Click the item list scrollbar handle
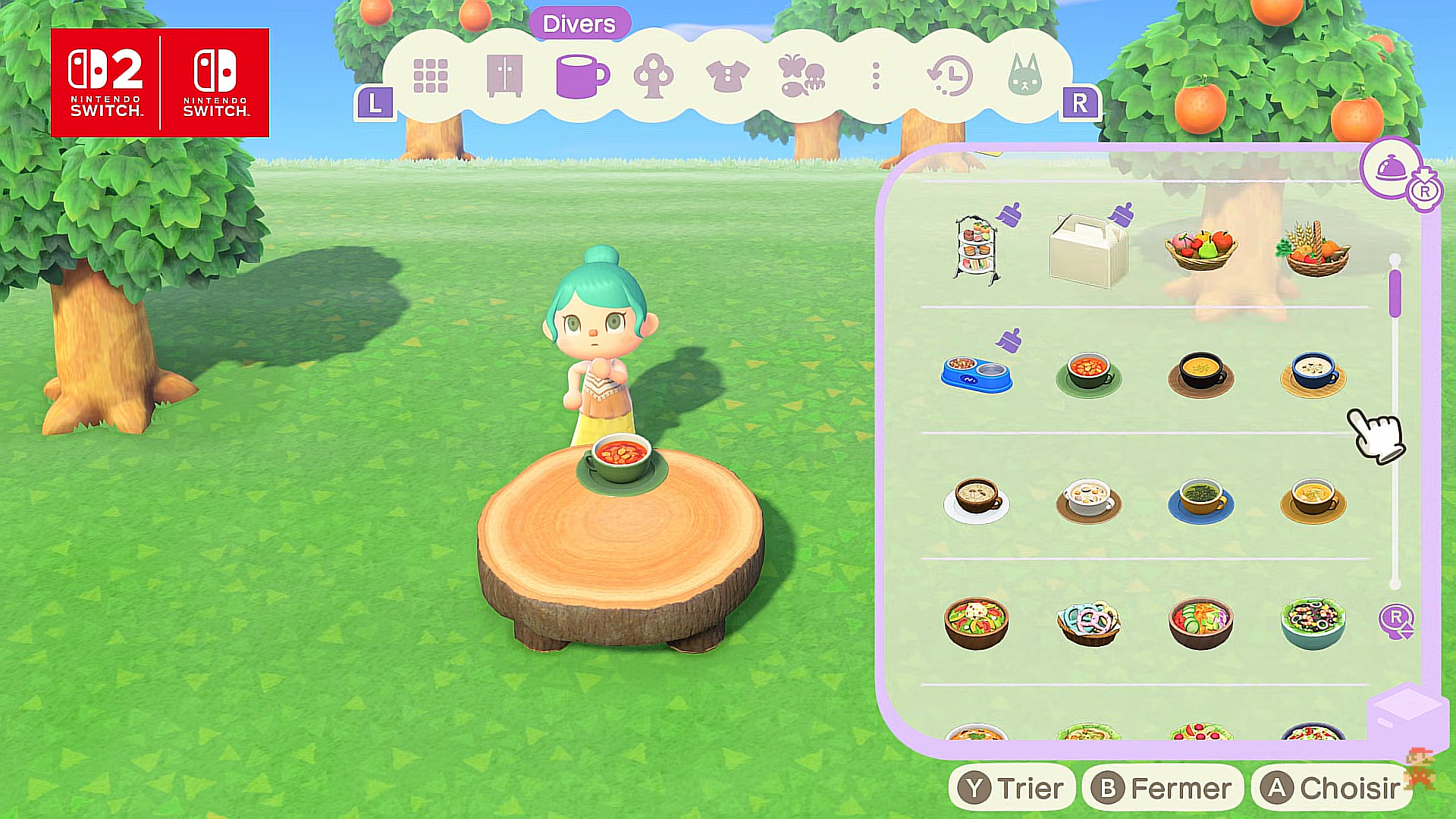 (x=1395, y=293)
